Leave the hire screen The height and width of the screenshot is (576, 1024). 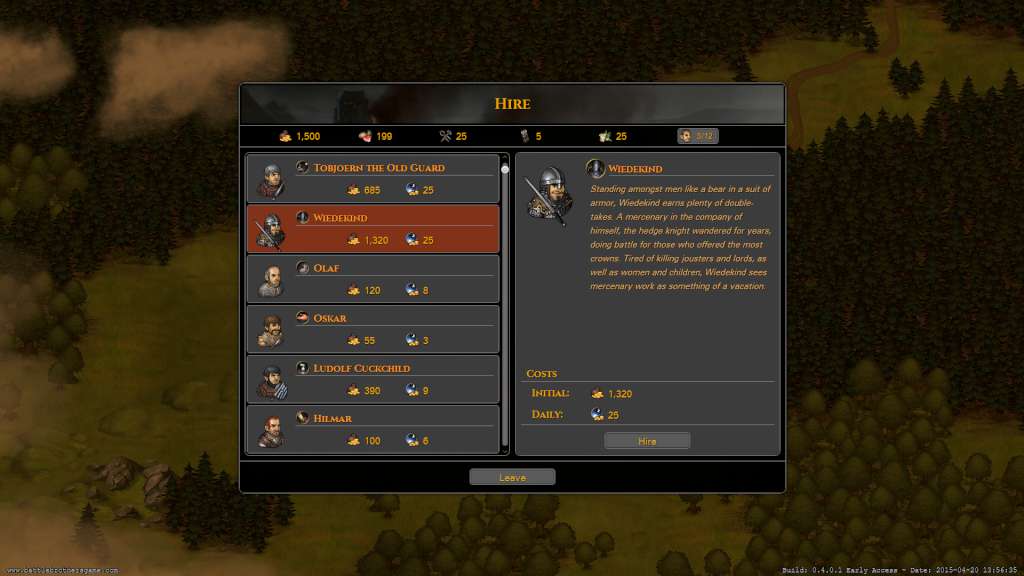click(x=512, y=477)
